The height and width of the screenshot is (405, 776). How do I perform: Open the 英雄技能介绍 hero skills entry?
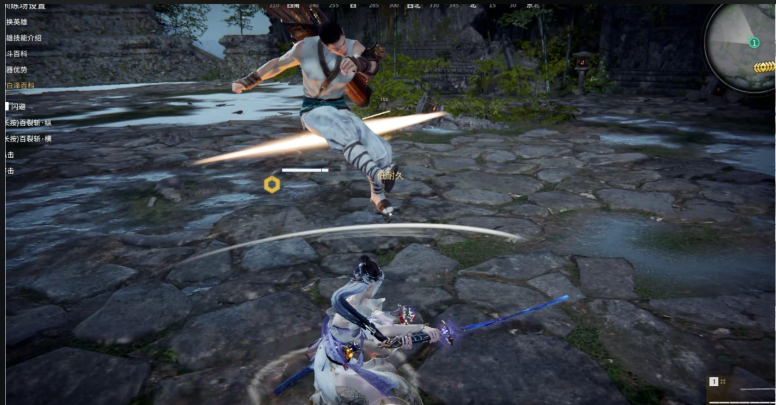[x=24, y=38]
